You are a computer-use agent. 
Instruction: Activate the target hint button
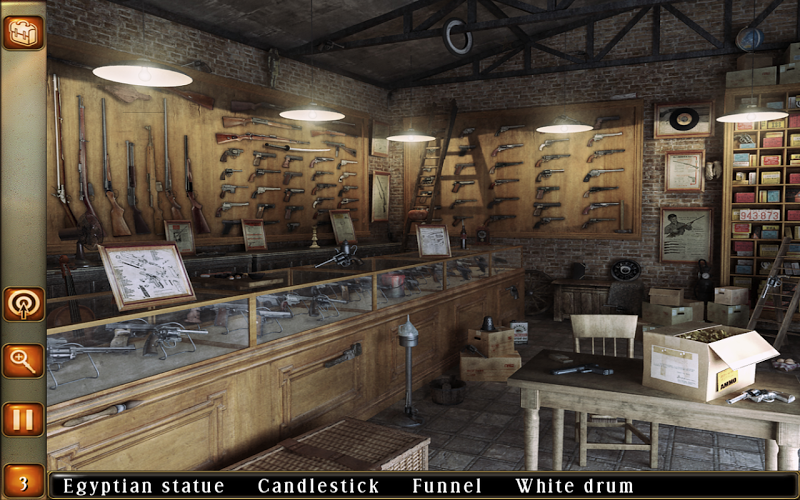22,304
